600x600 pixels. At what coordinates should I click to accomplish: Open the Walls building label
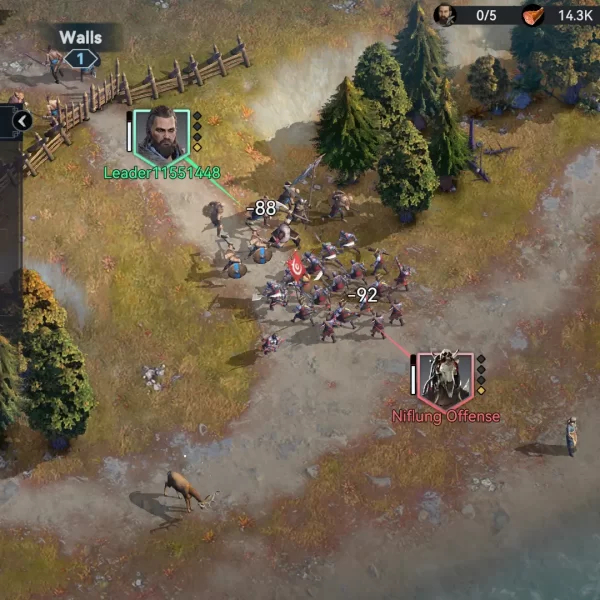tap(80, 38)
